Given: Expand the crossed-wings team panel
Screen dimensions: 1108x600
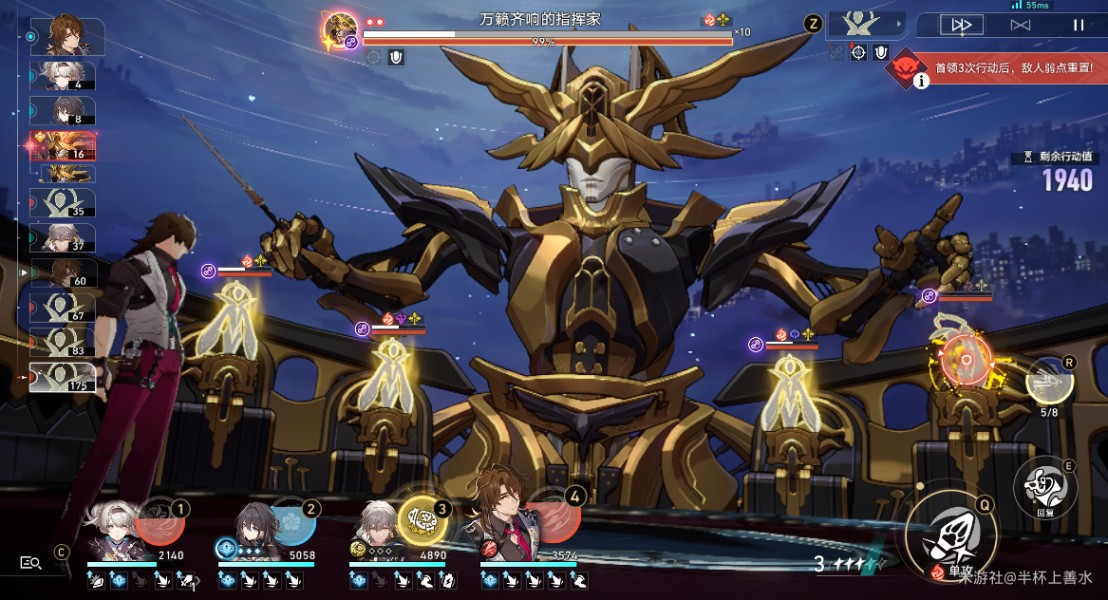Looking at the screenshot, I should tap(866, 24).
